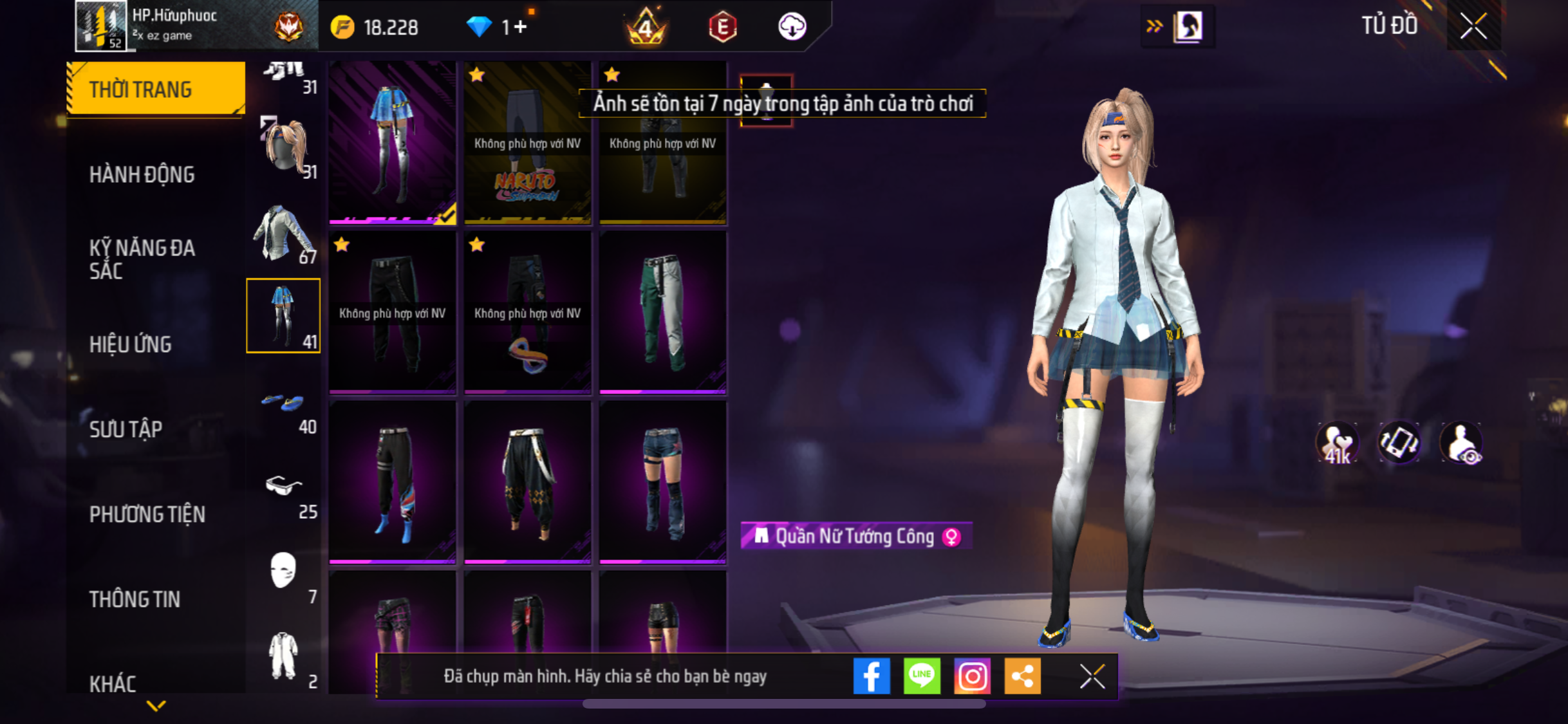Choose the white shirt tops category
The image size is (1568, 724).
coord(283,234)
